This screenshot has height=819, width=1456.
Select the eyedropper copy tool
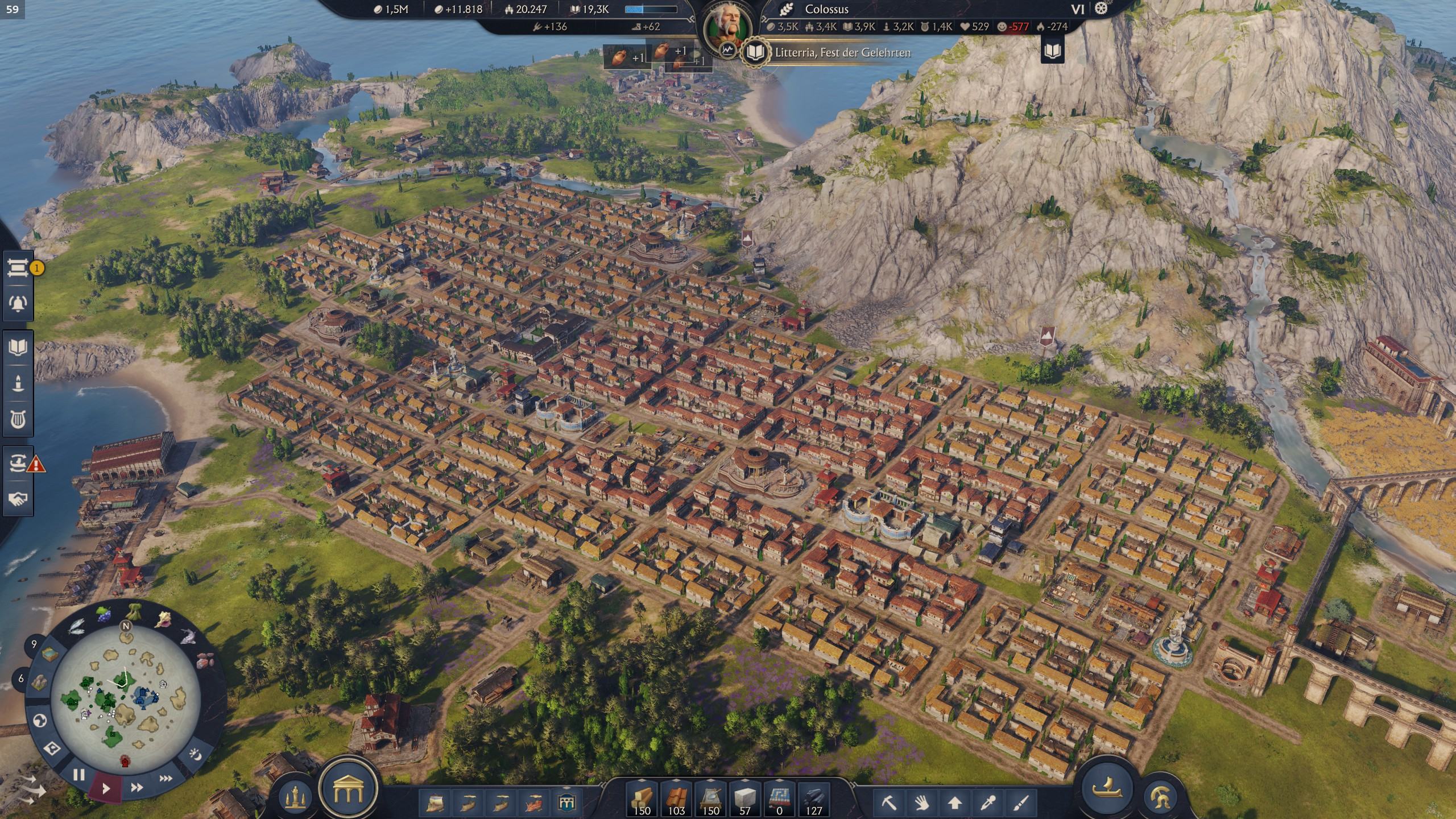[x=988, y=803]
